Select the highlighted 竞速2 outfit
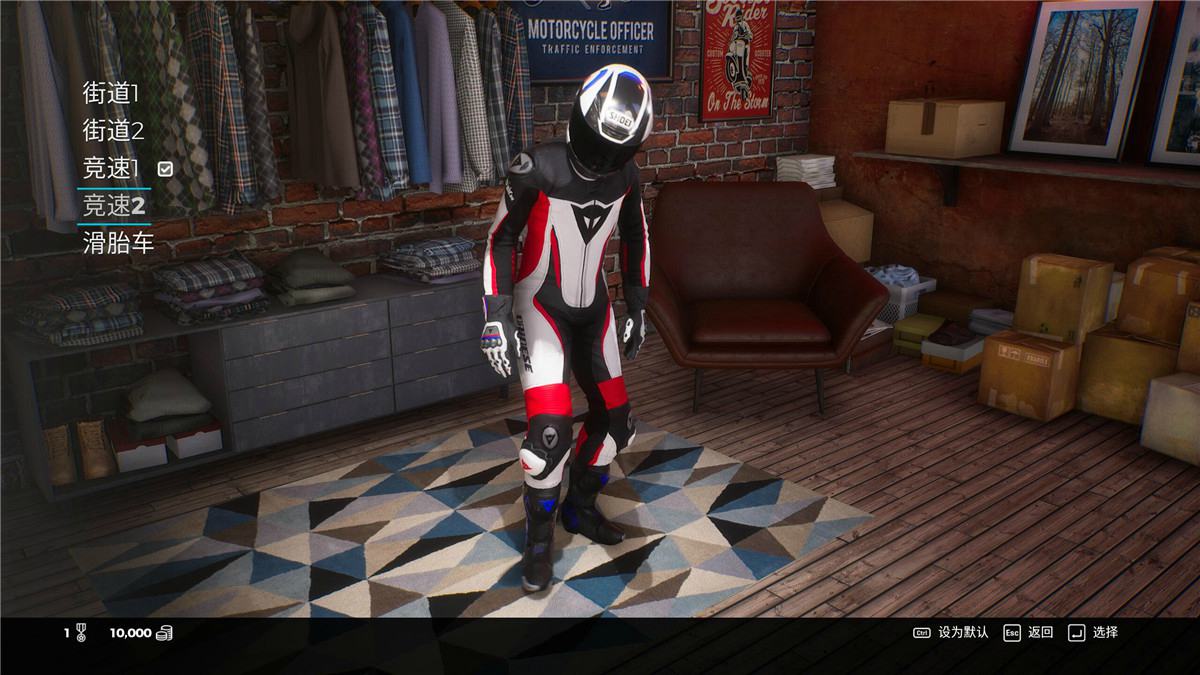 114,206
